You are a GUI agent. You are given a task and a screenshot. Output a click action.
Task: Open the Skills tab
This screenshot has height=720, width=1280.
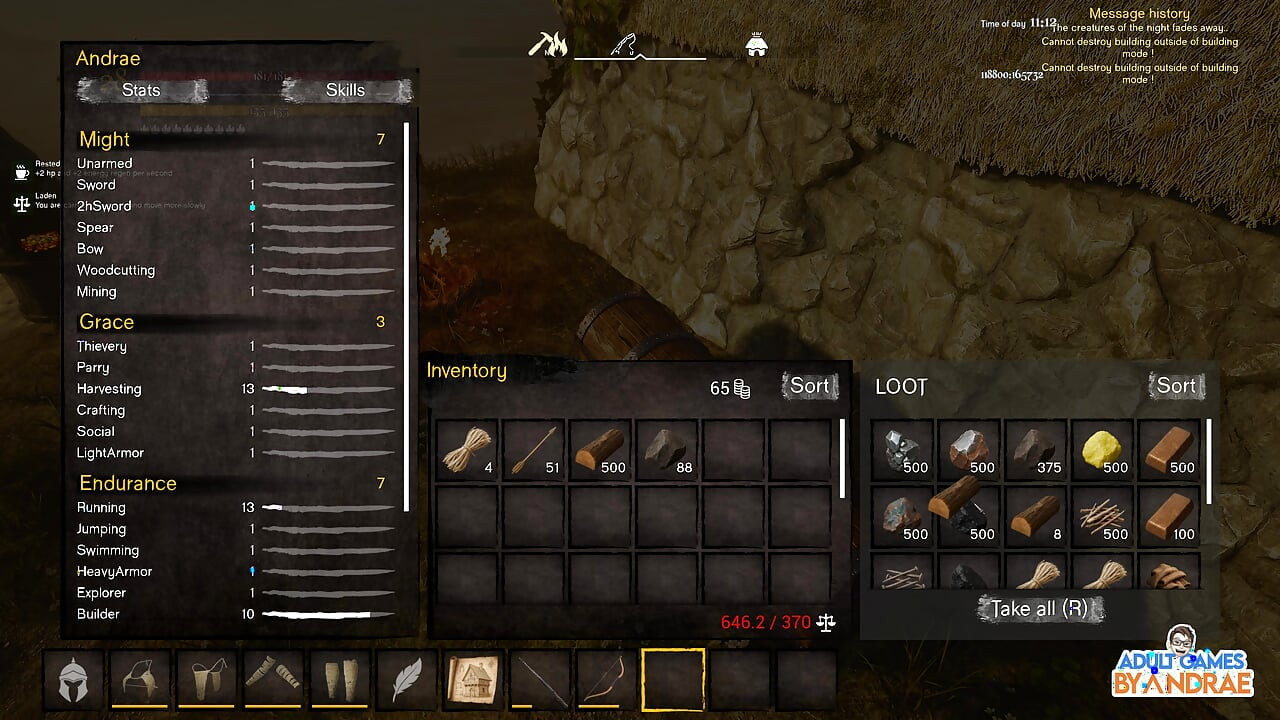[346, 90]
